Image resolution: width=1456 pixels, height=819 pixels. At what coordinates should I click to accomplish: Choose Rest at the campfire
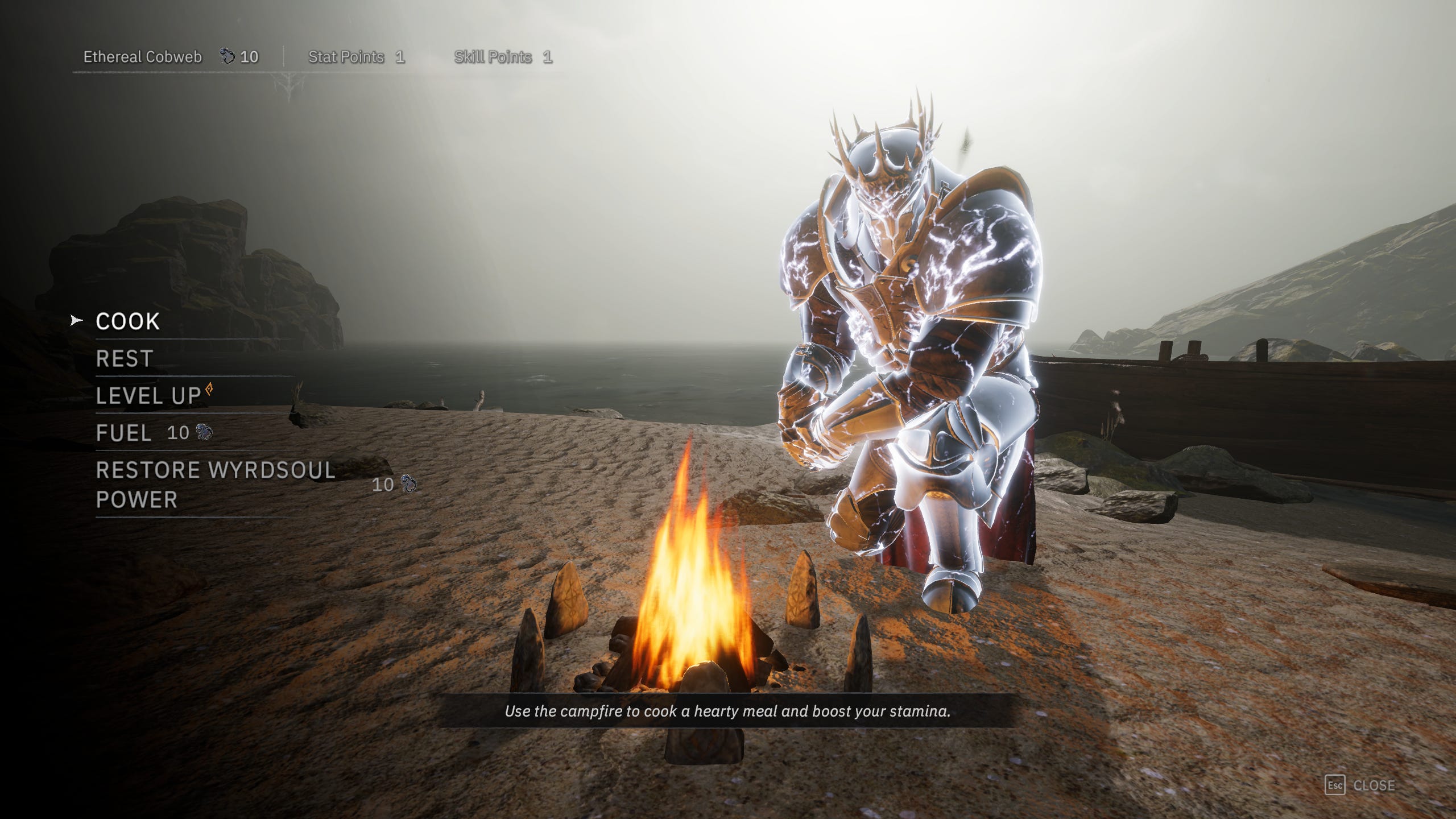pos(125,359)
